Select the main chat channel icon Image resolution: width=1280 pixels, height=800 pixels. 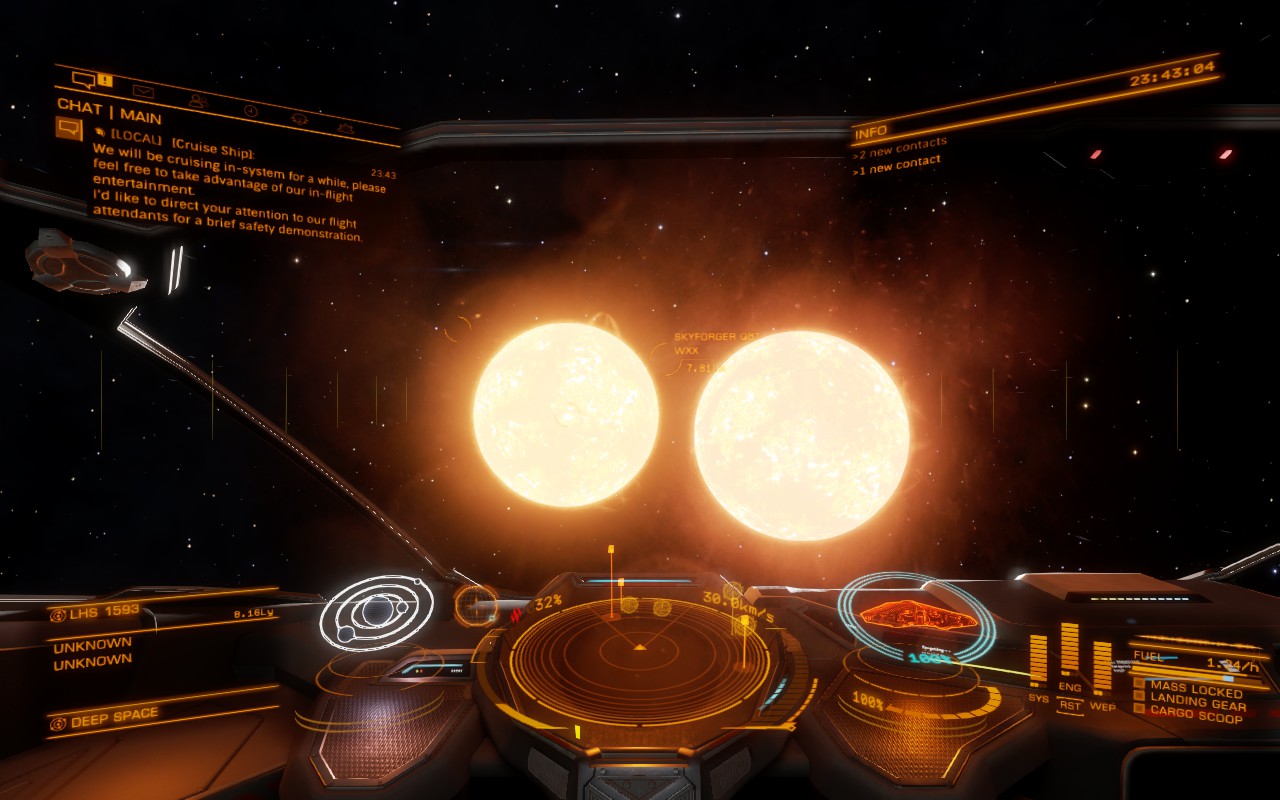pyautogui.click(x=68, y=128)
